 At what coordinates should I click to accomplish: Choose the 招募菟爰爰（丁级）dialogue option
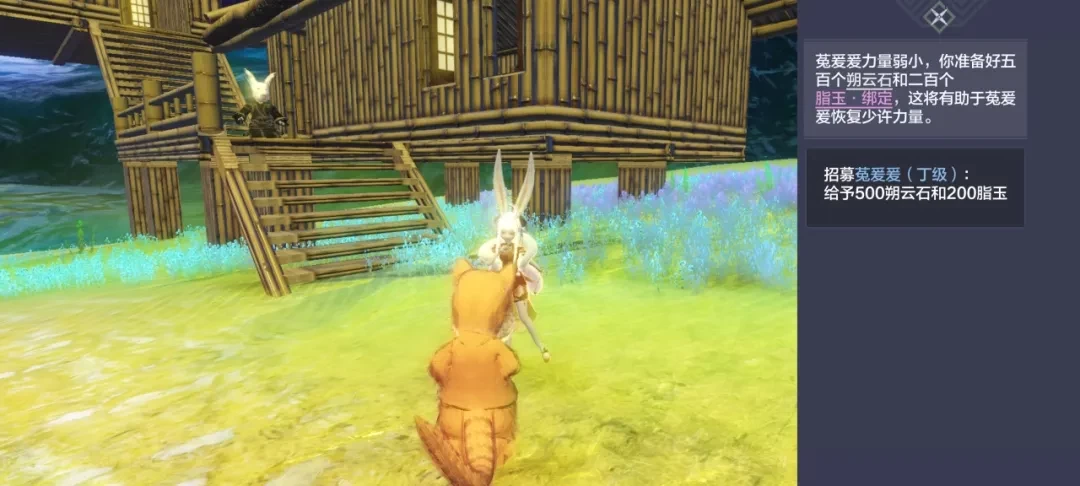pos(915,187)
